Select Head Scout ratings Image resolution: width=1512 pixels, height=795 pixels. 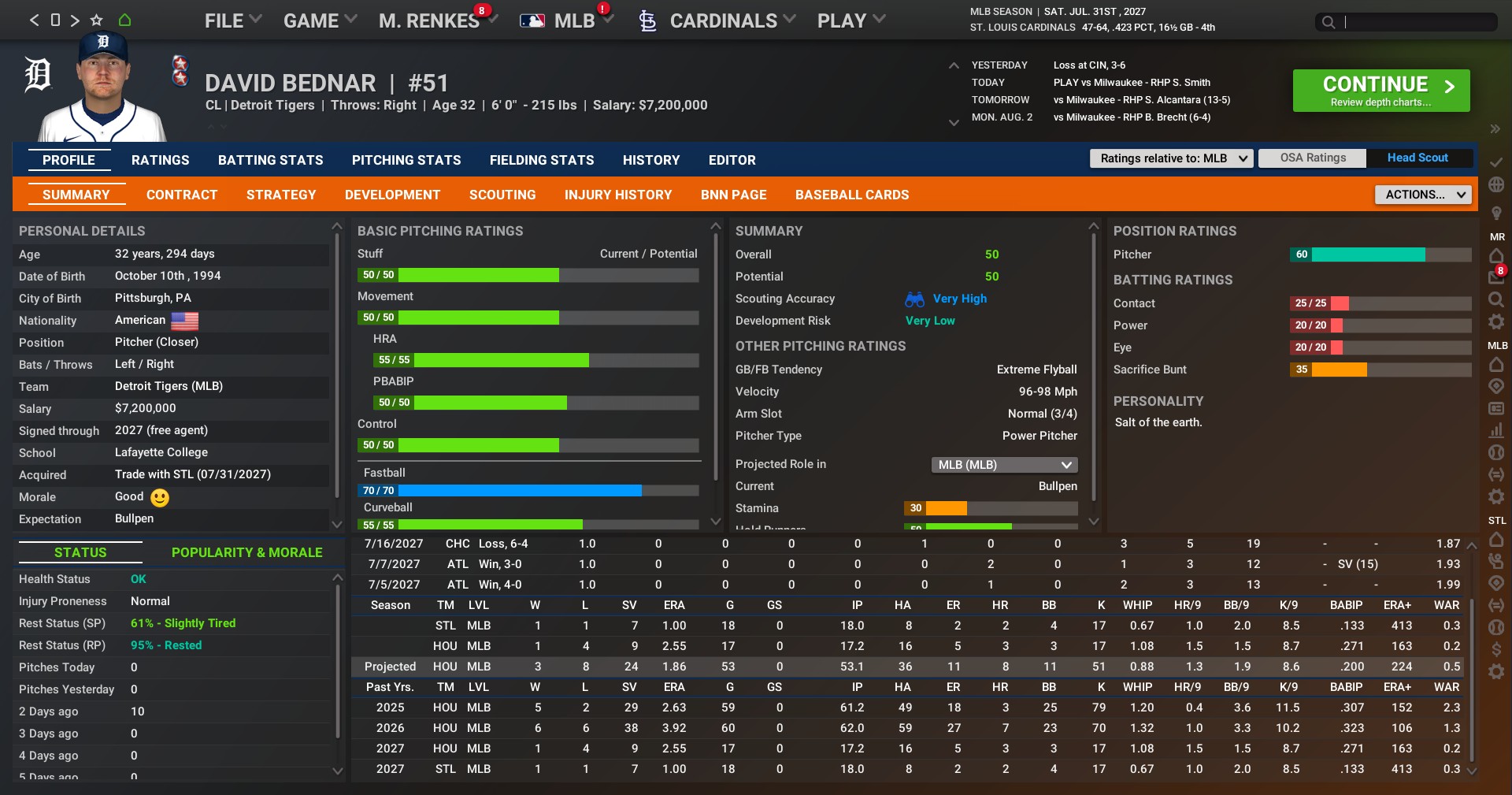[x=1417, y=158]
